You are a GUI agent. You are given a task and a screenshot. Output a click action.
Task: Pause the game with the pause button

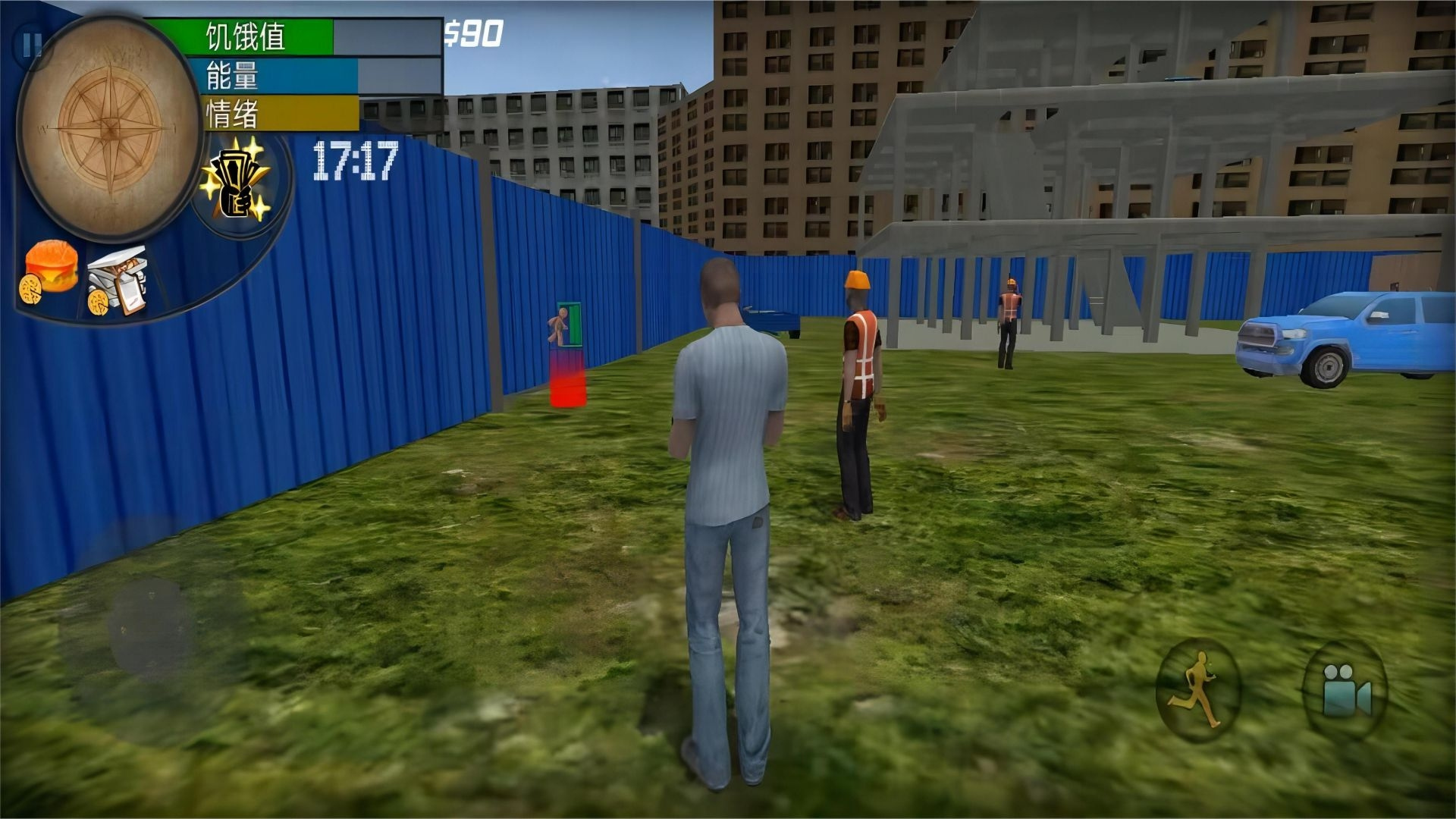(x=30, y=47)
